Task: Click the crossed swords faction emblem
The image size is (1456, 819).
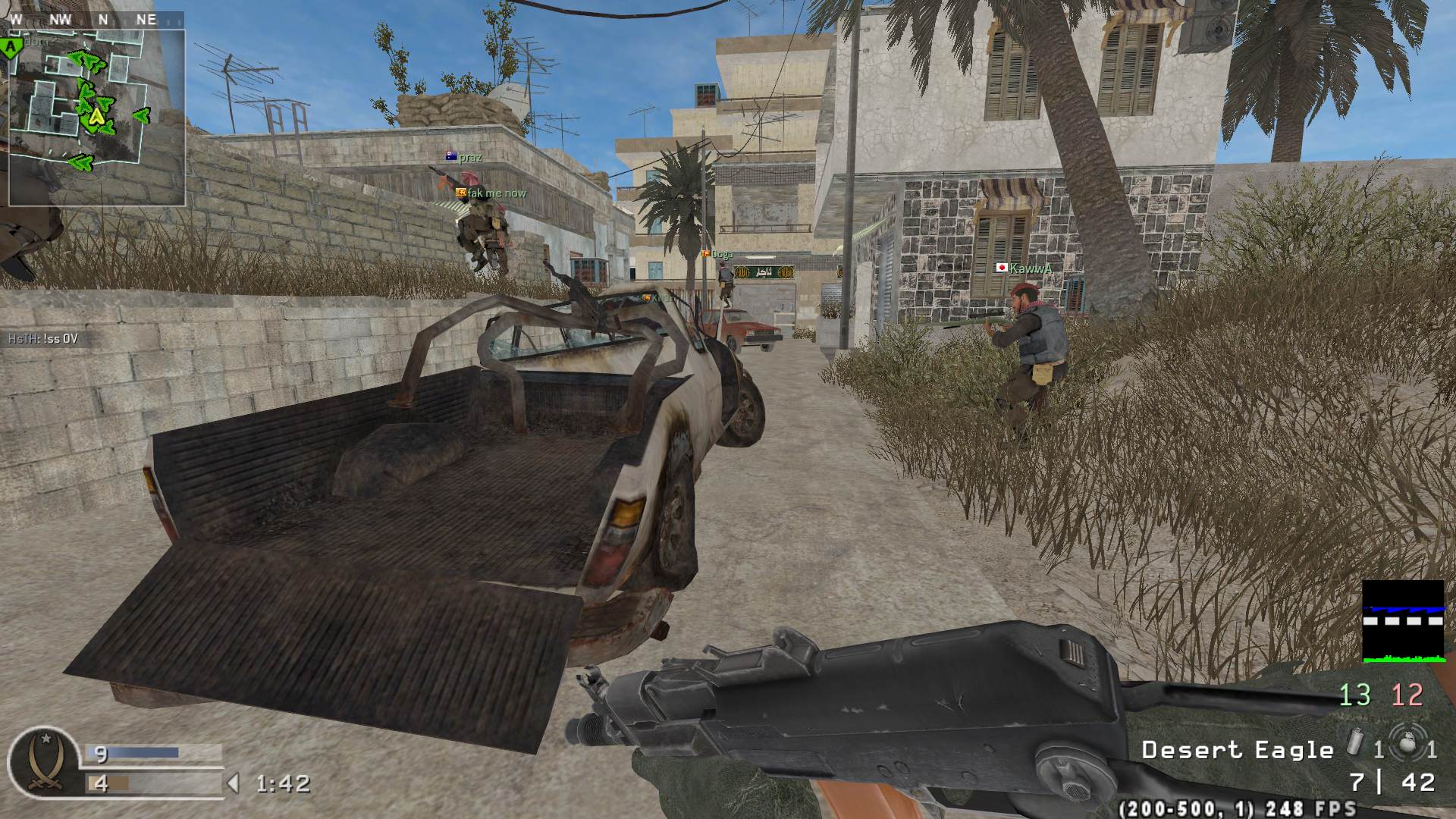Action: pyautogui.click(x=44, y=761)
